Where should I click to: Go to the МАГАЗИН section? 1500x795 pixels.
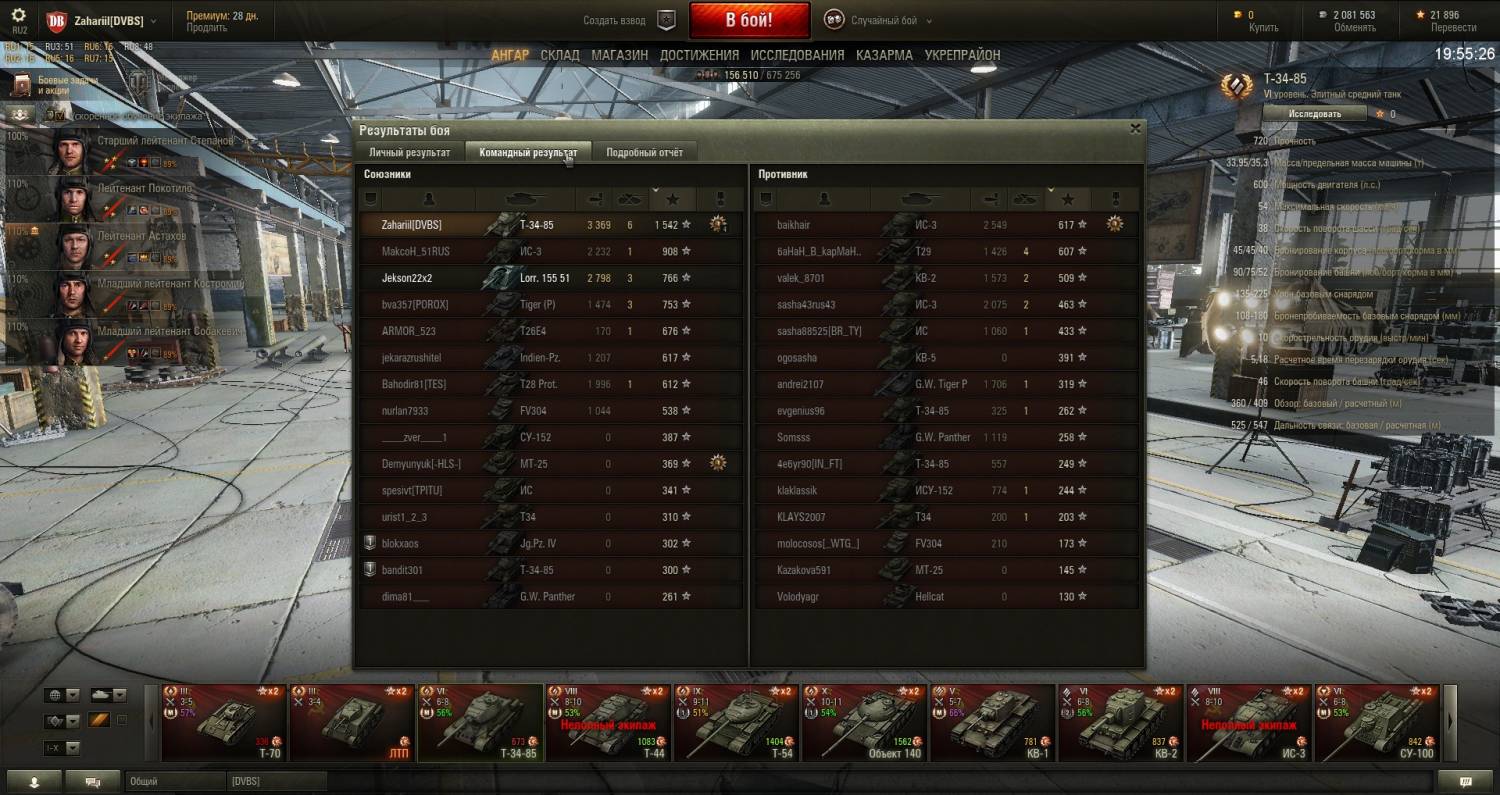pyautogui.click(x=619, y=55)
